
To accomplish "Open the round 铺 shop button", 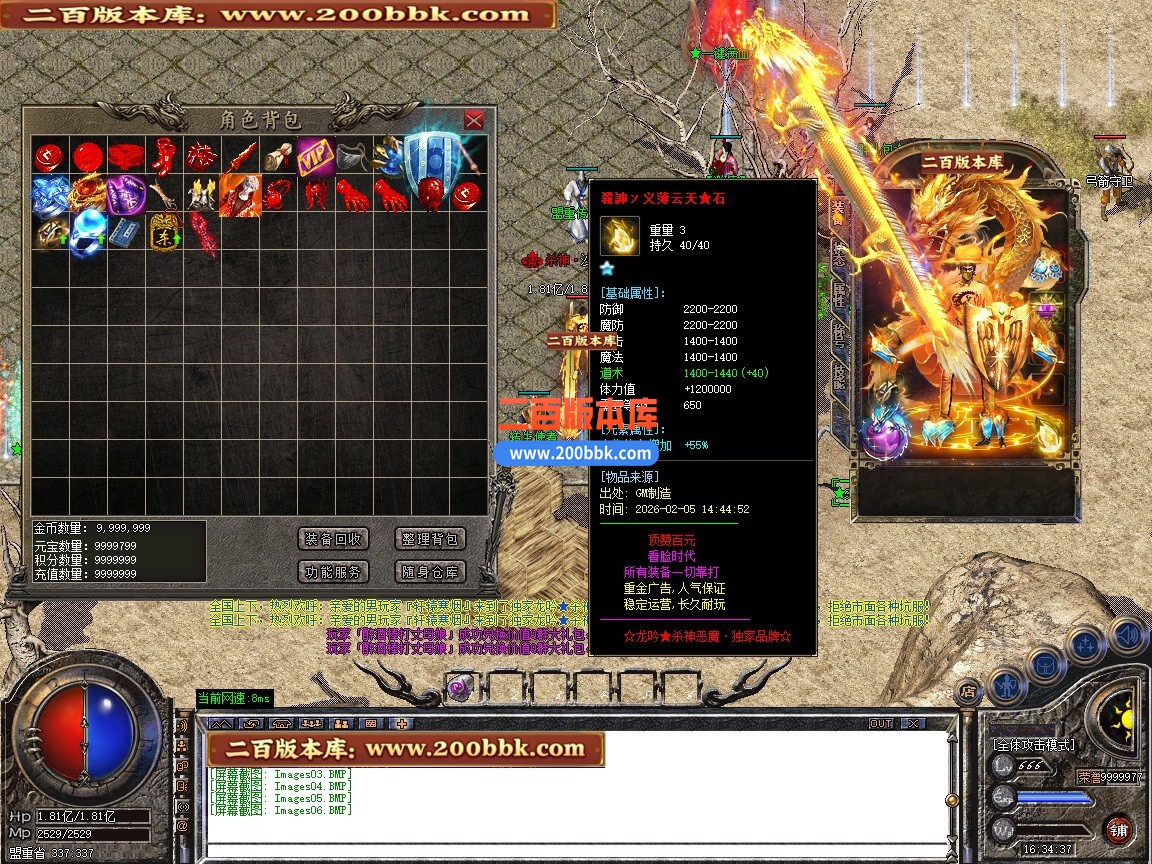I will pos(1118,829).
